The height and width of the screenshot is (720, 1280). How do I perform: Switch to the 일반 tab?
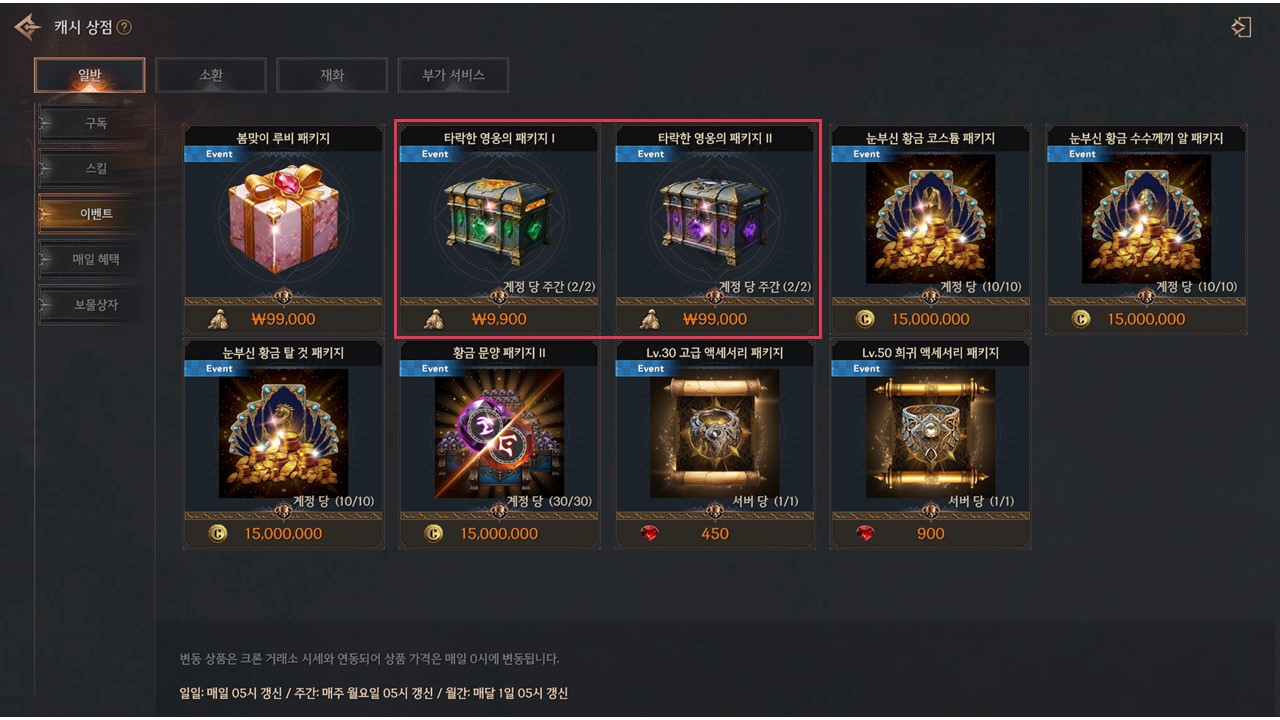(x=89, y=75)
